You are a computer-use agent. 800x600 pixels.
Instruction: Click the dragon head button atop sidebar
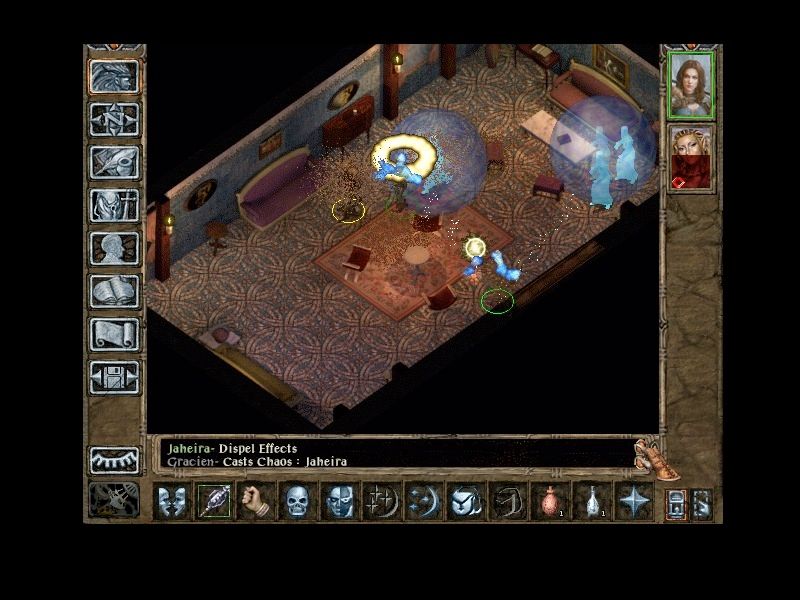pos(114,76)
